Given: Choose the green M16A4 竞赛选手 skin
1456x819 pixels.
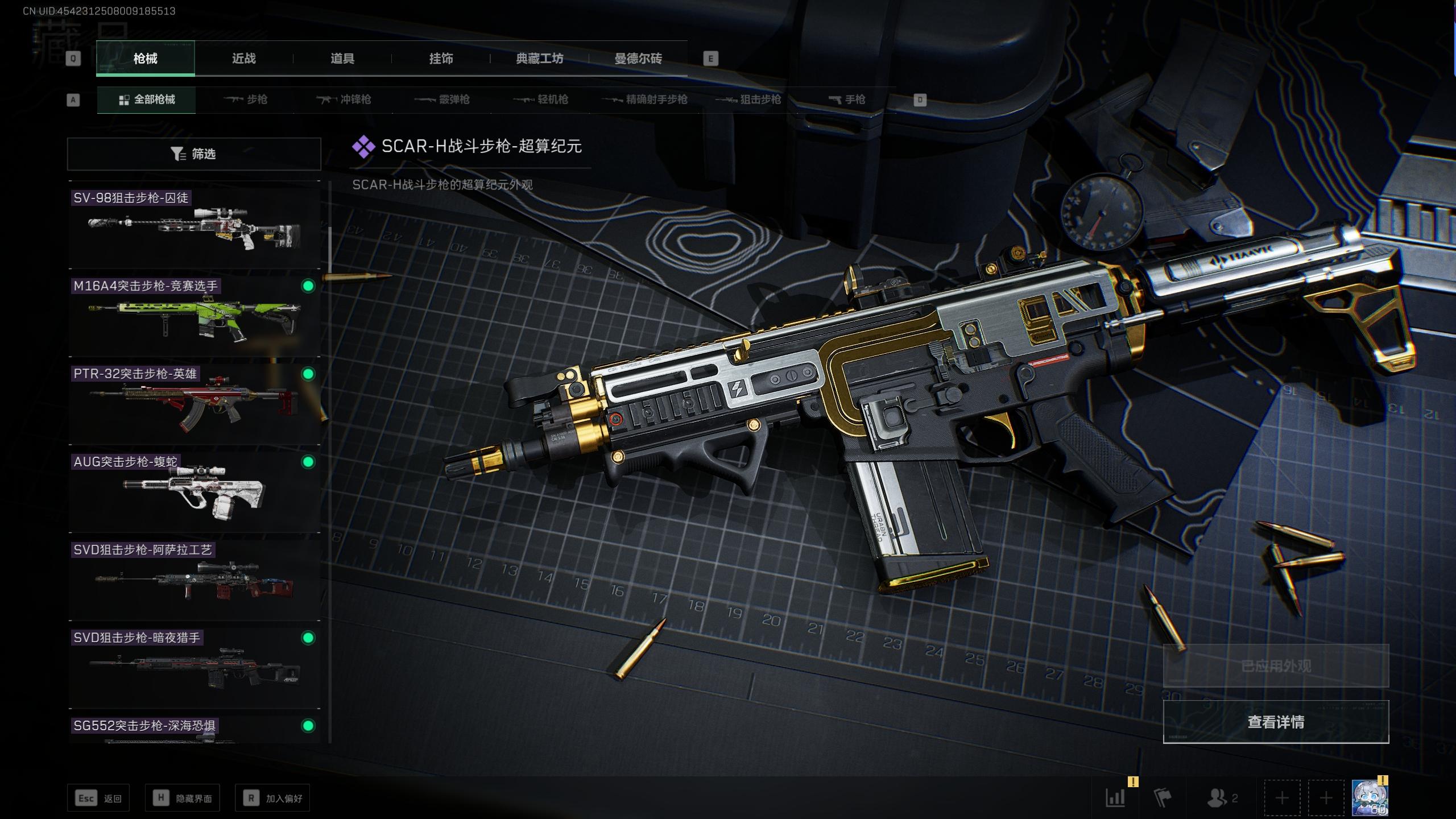Looking at the screenshot, I should click(195, 316).
